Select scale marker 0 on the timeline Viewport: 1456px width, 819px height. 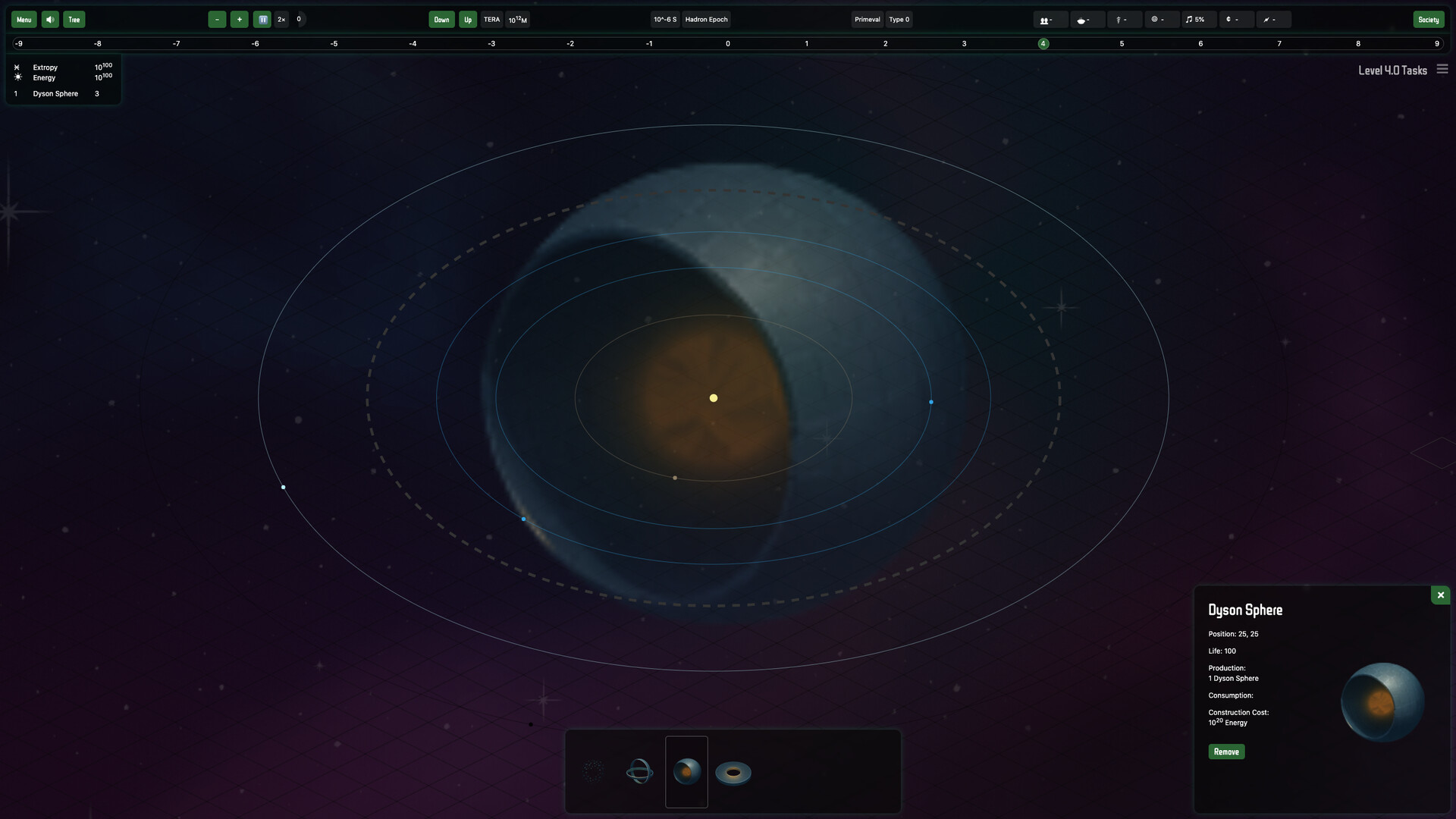[x=727, y=44]
